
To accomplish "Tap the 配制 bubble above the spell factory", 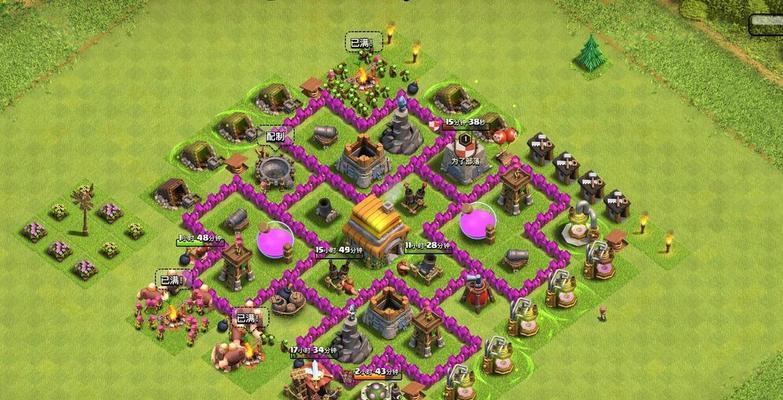I will tap(274, 135).
